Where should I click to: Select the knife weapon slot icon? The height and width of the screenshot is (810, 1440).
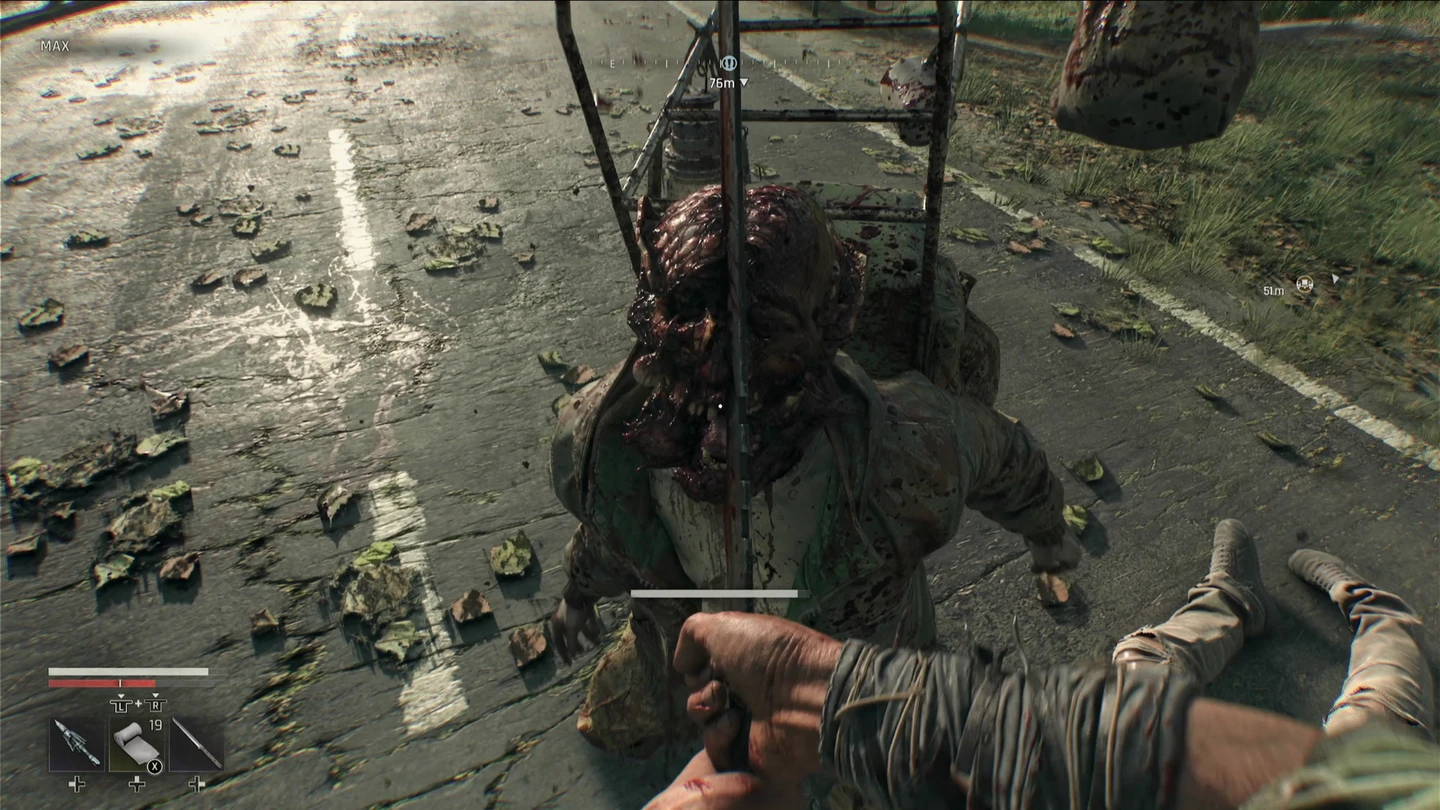click(196, 743)
